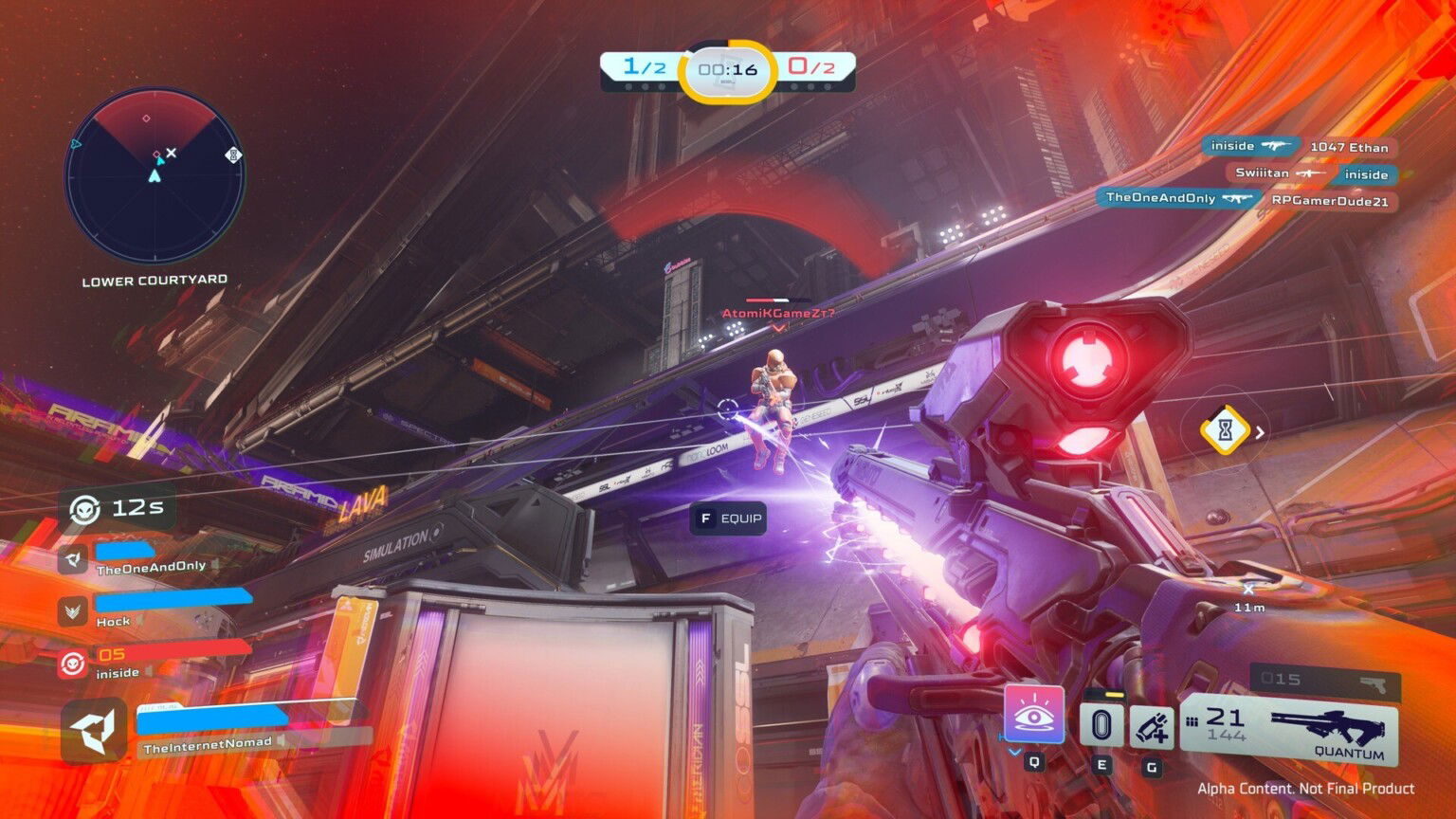Click the red alien icon next to iniside
Screen dimensions: 1456x819
coord(71,662)
